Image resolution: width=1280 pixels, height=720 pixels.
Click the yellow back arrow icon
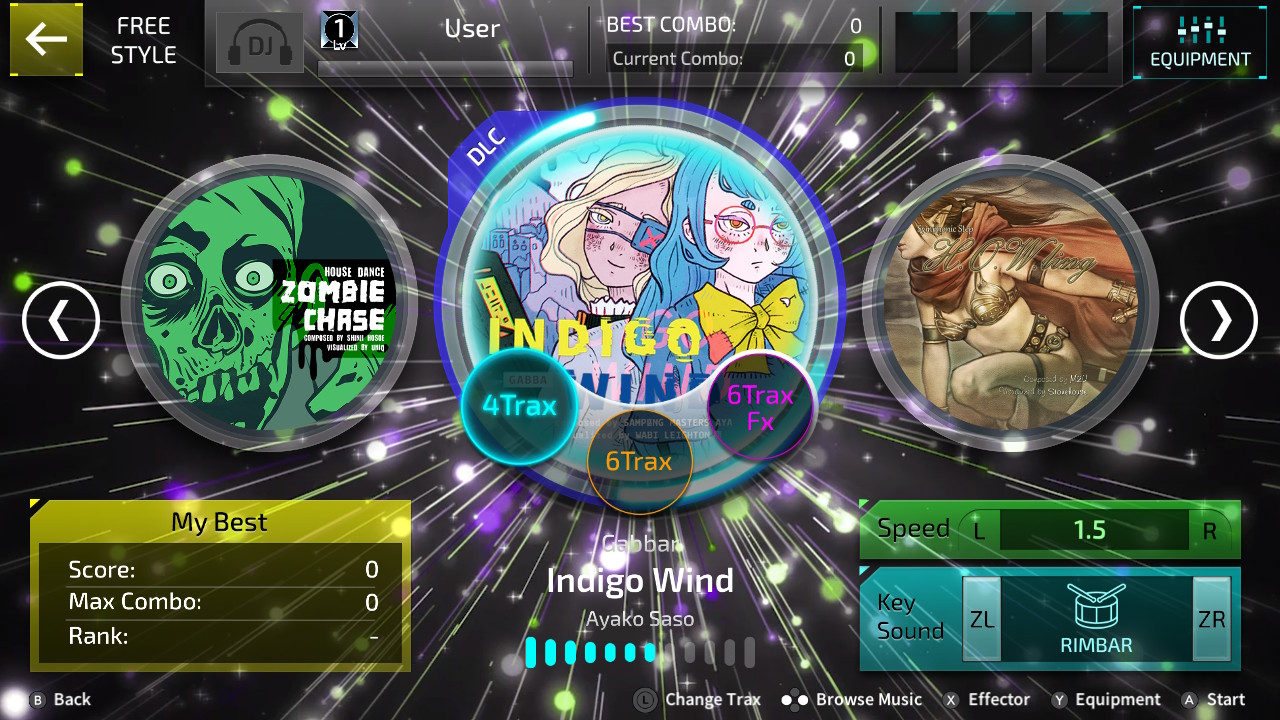click(46, 40)
